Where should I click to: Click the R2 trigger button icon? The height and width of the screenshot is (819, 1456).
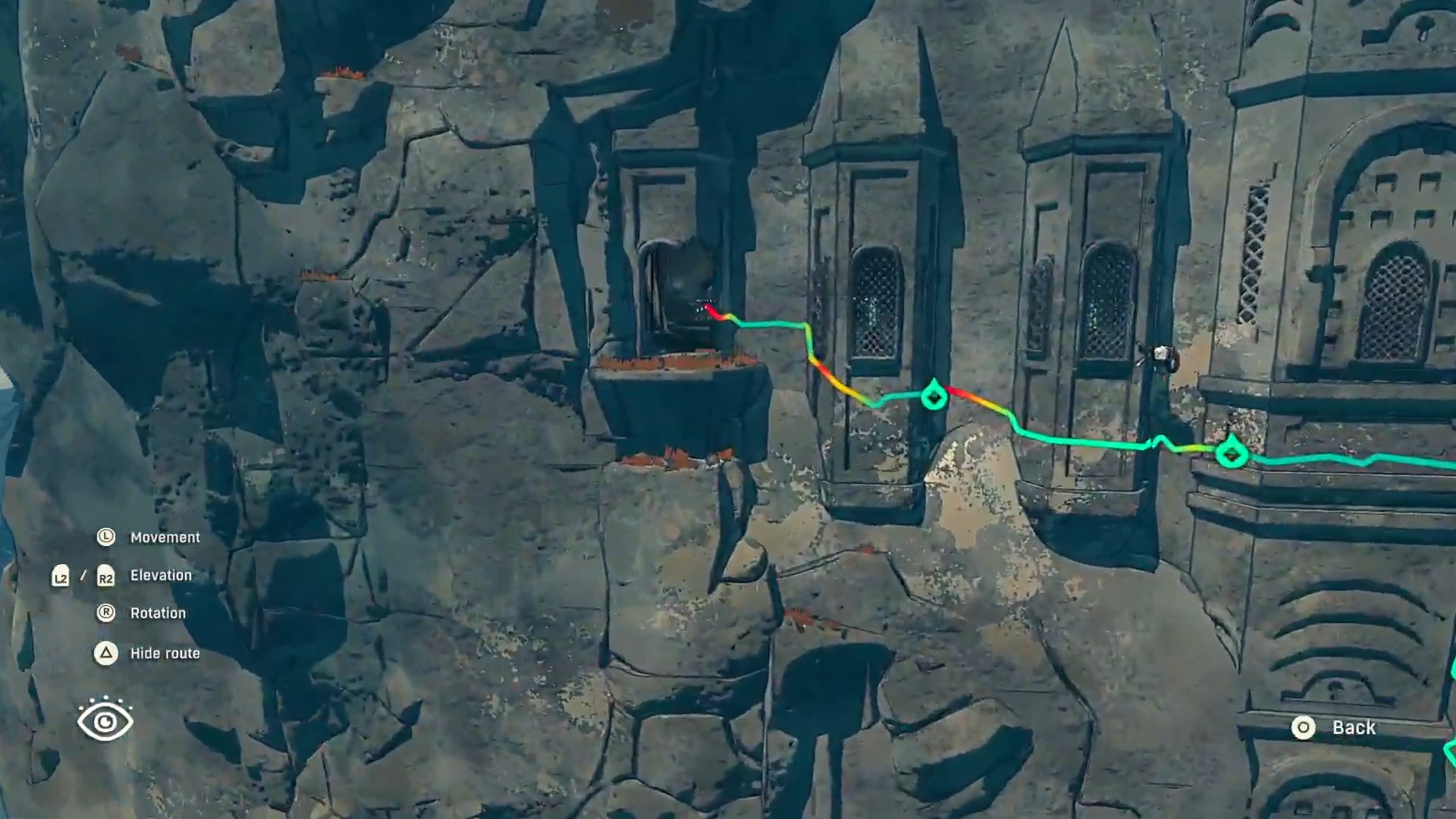coord(105,576)
